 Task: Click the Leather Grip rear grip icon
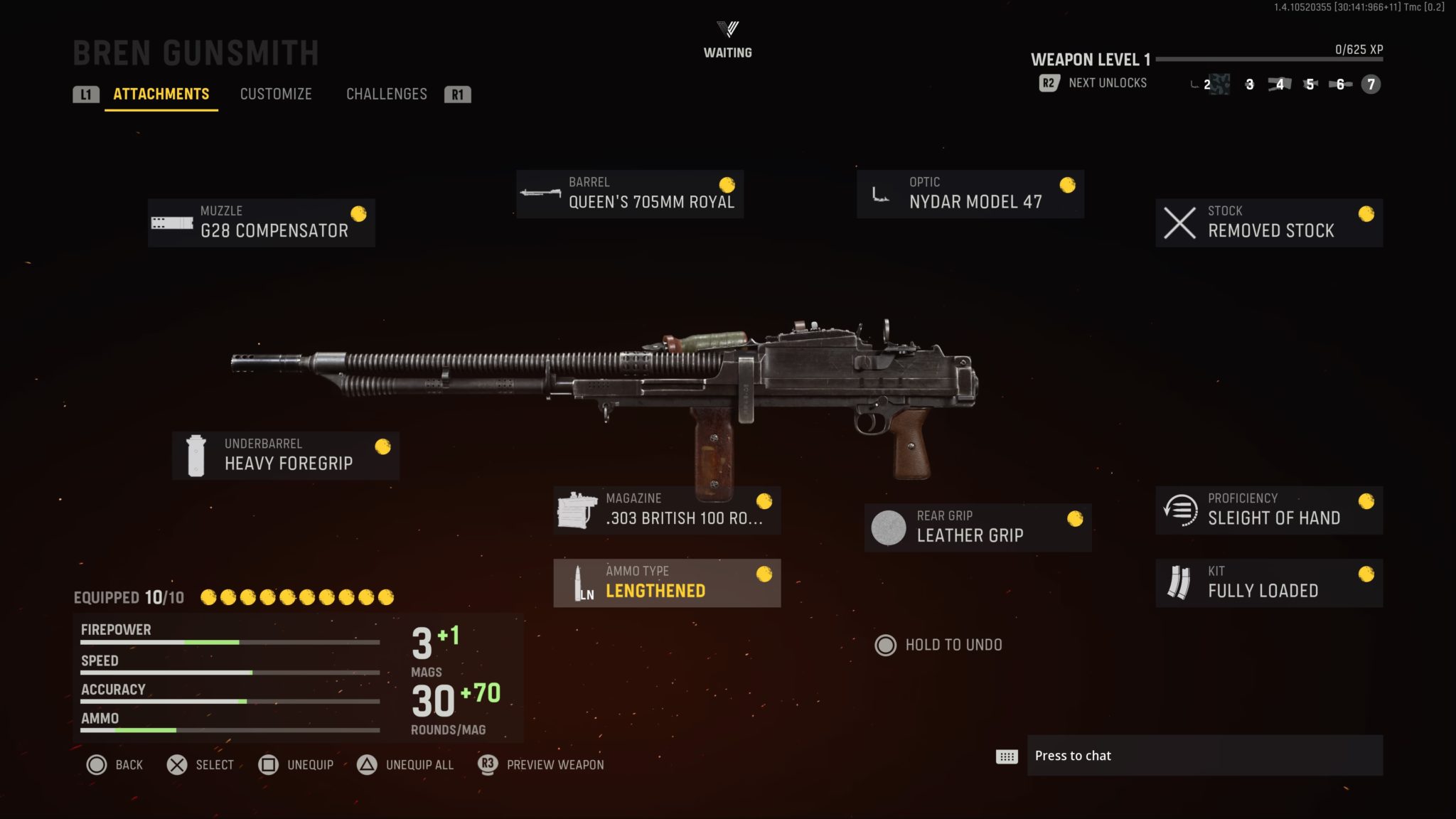point(887,527)
